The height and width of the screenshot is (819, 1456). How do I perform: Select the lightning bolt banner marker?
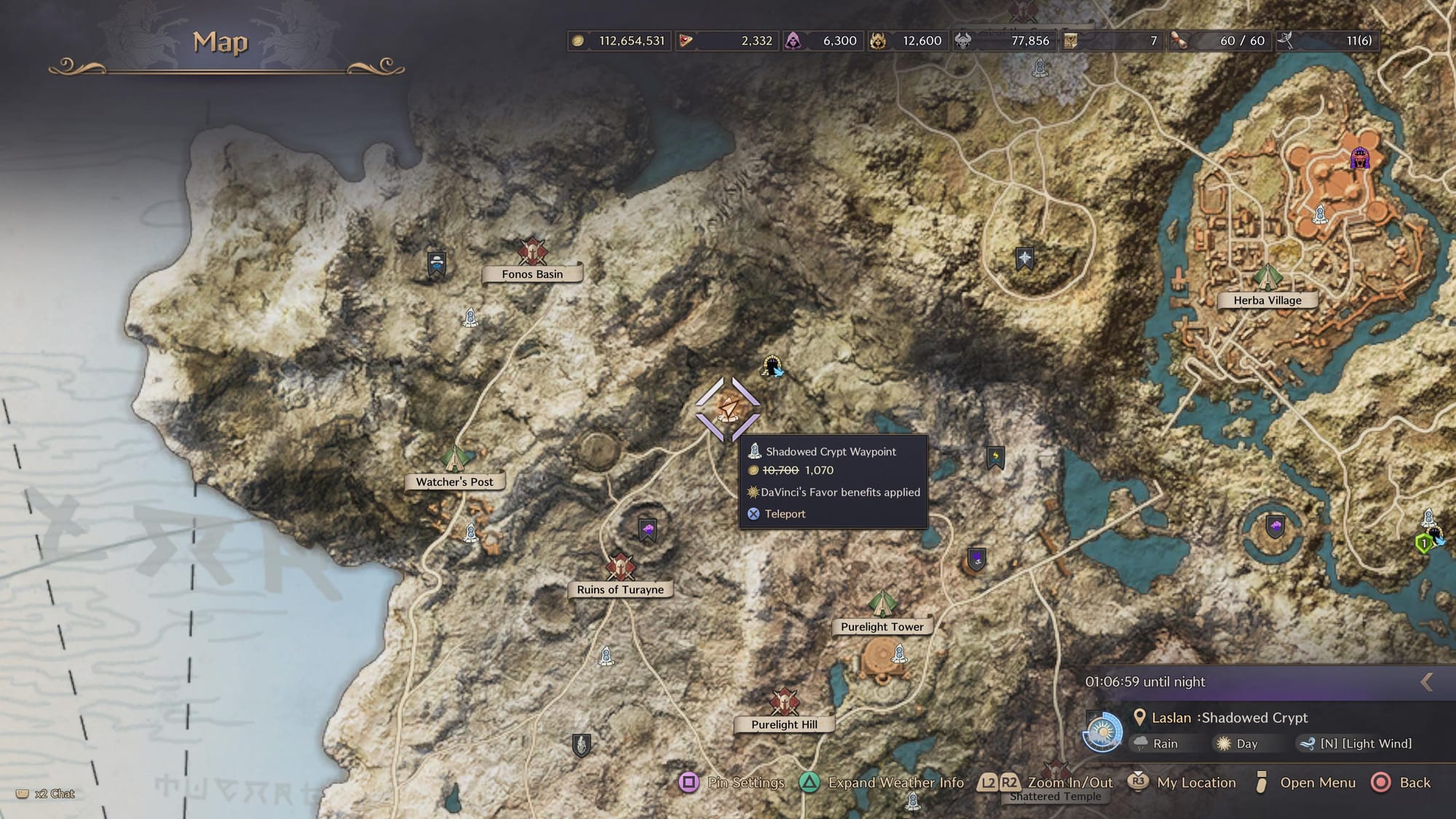click(995, 457)
